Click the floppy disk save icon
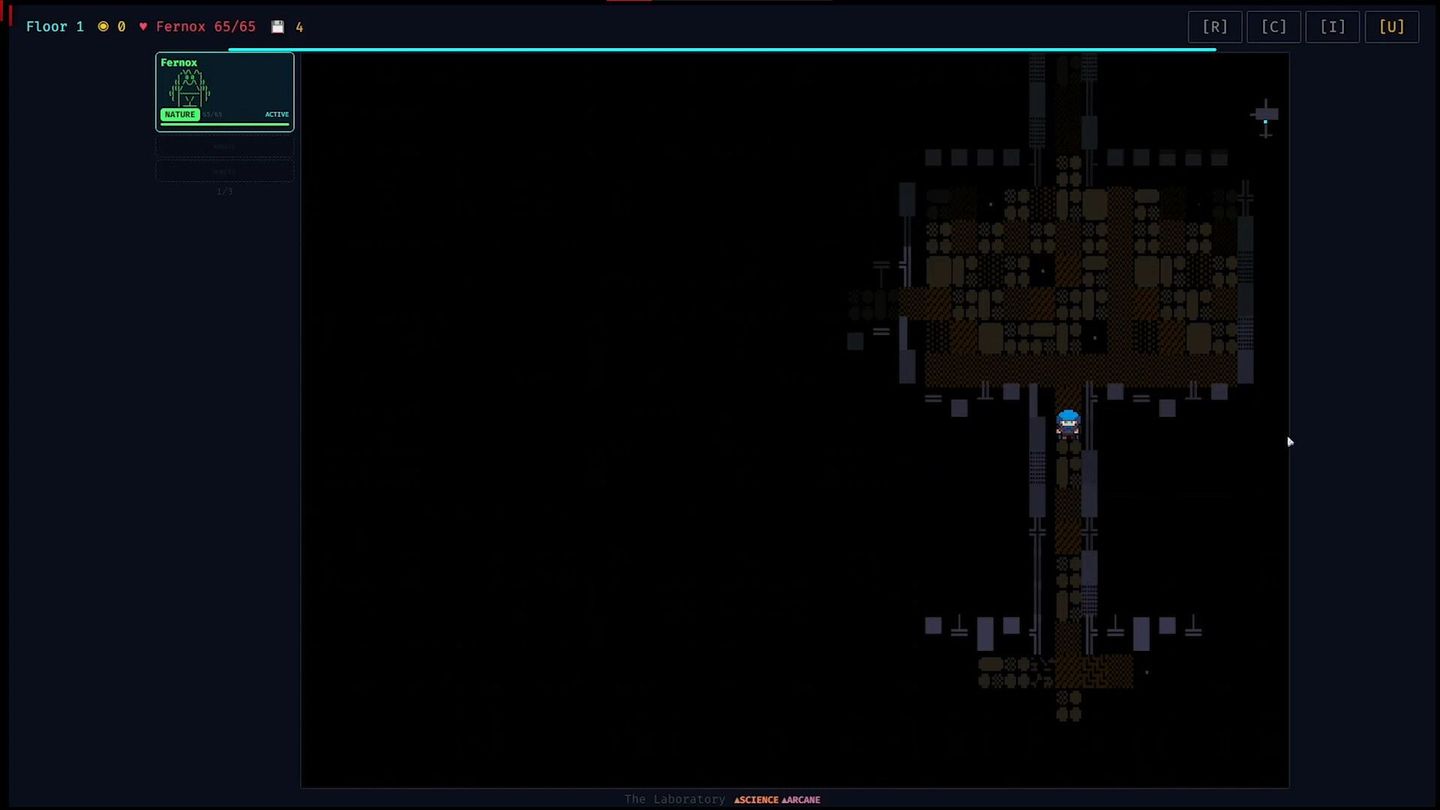 [x=277, y=26]
